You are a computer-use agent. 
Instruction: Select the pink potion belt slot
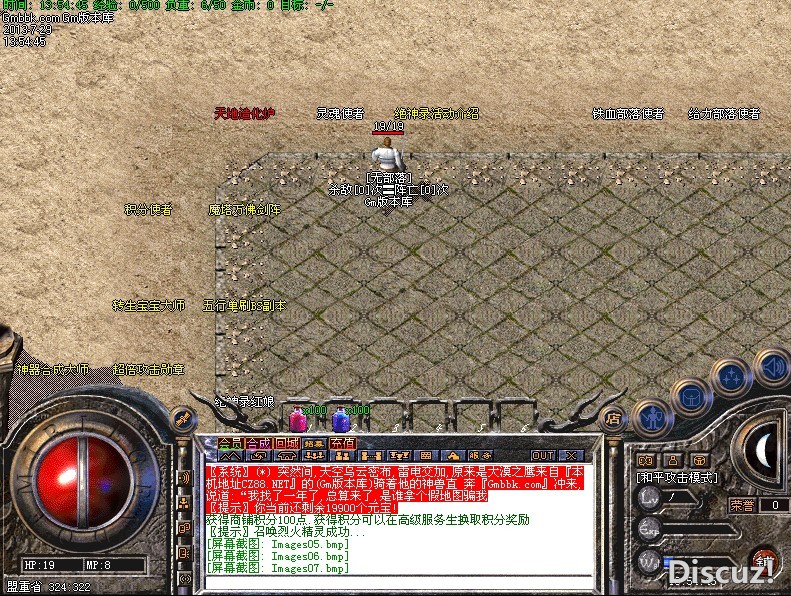tap(297, 420)
